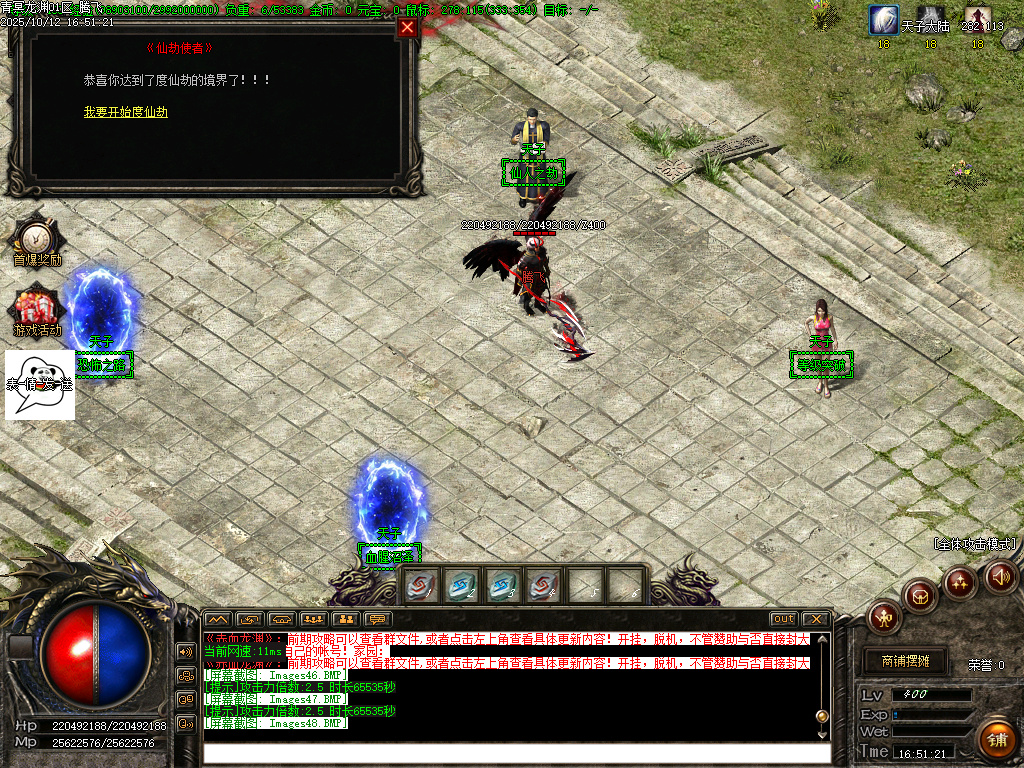Use the first hotbar slot red swirl item
Image resolution: width=1024 pixels, height=768 pixels.
420,586
